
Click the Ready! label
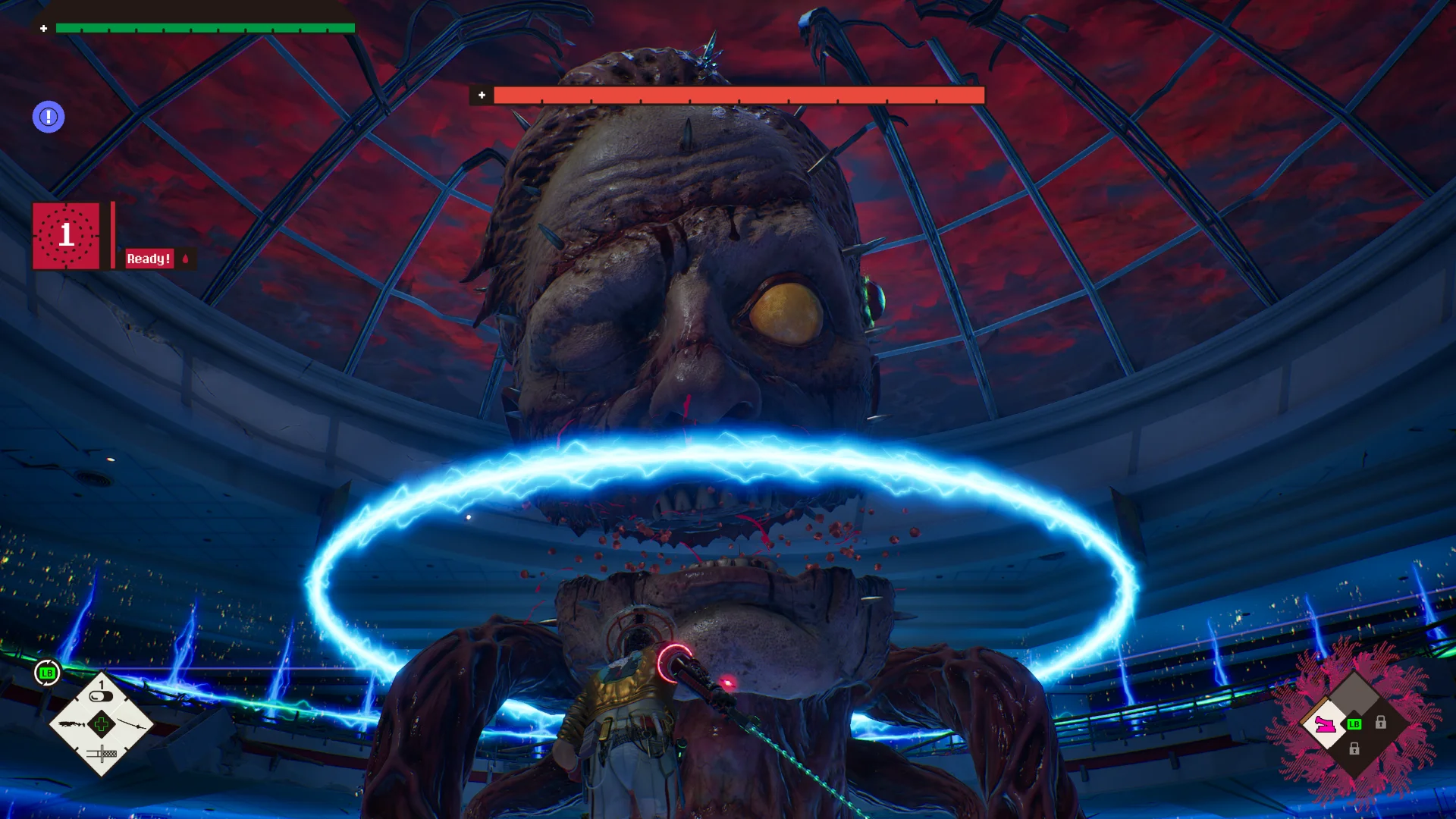149,259
